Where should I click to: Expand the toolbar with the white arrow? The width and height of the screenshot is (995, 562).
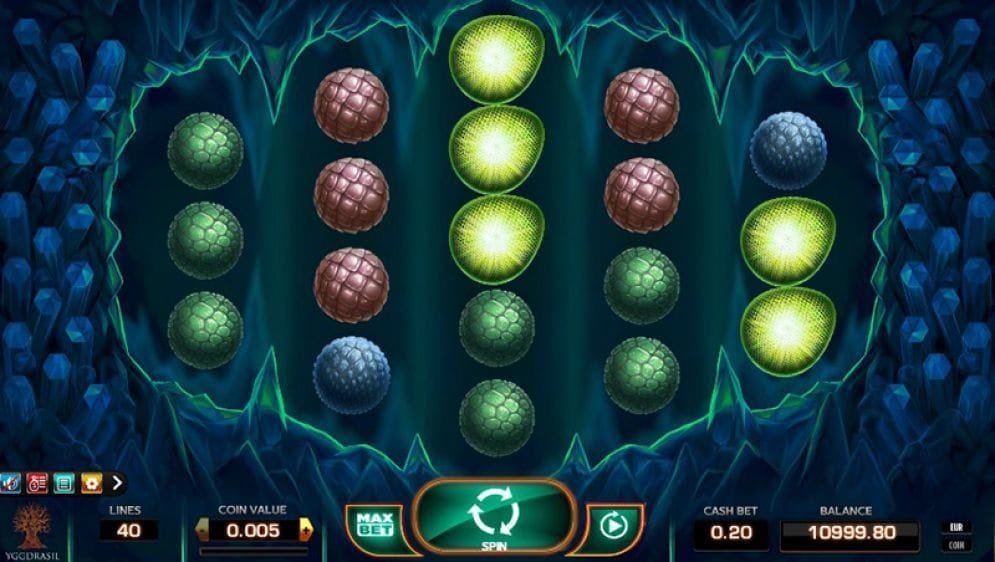[117, 483]
